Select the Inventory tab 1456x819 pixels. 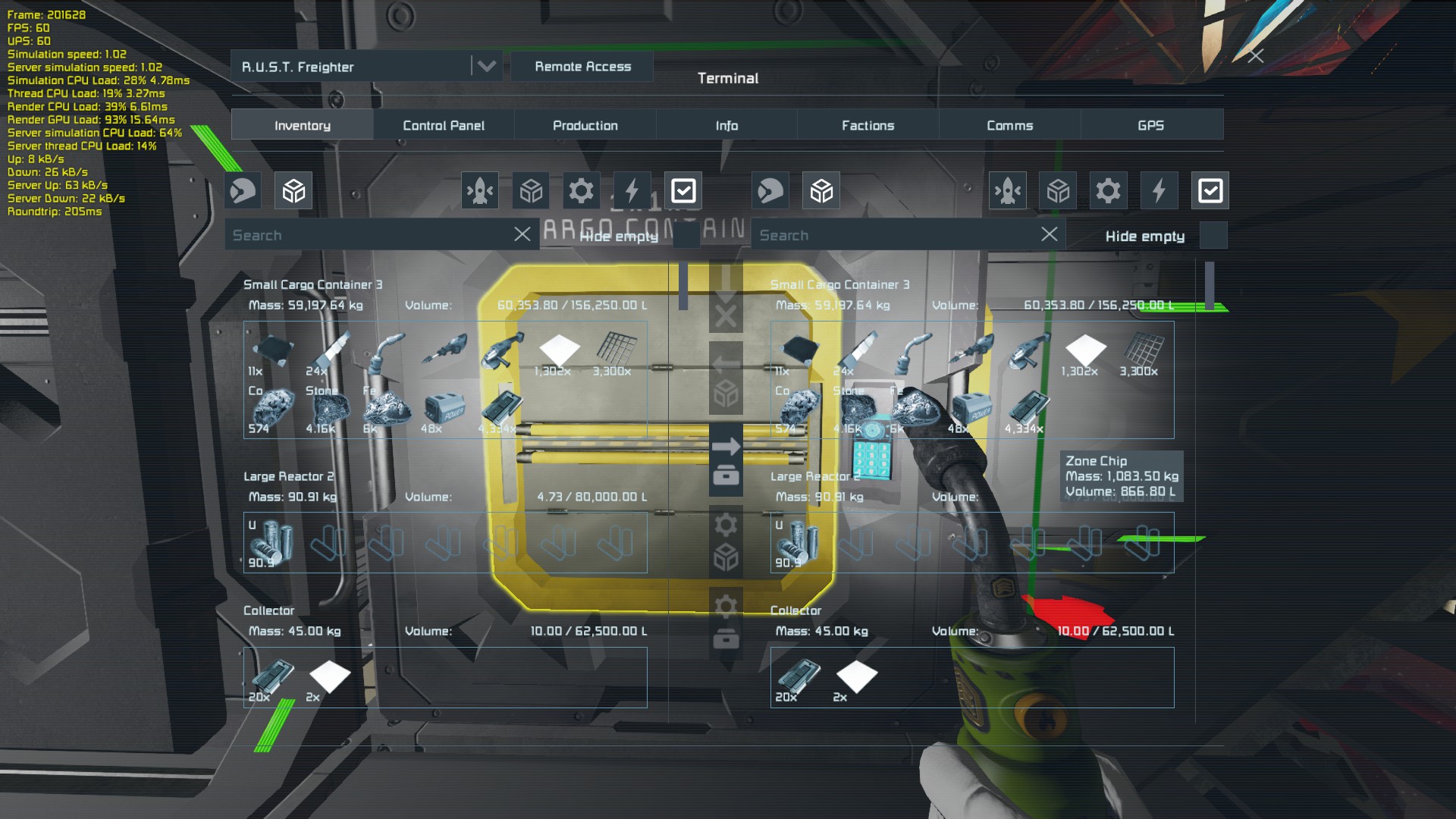coord(302,125)
